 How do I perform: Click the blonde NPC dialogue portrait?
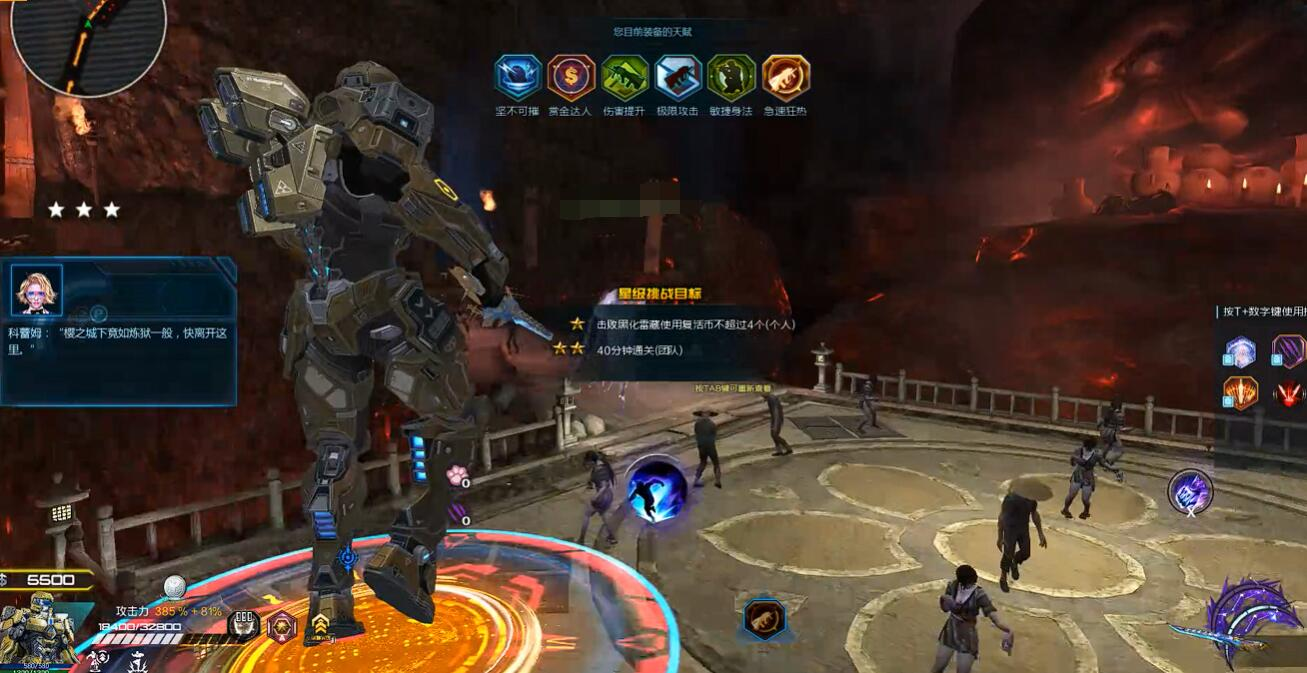tap(37, 290)
